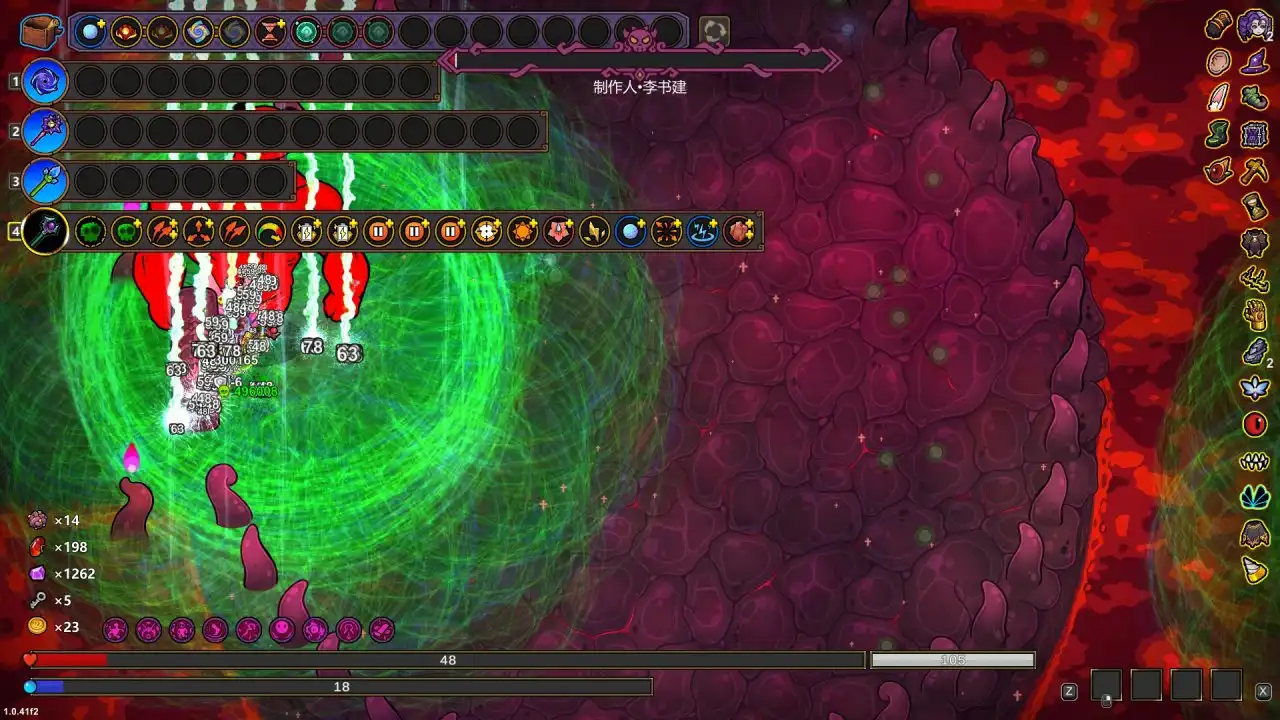
Task: Click the pink smiley face curse icon
Action: click(282, 630)
